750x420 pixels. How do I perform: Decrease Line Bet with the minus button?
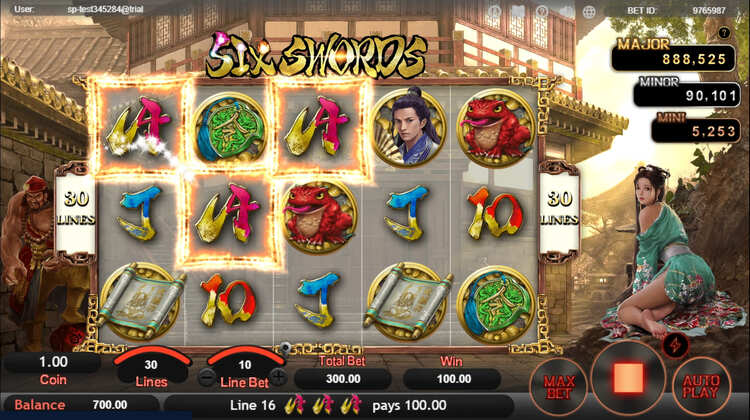pyautogui.click(x=207, y=378)
